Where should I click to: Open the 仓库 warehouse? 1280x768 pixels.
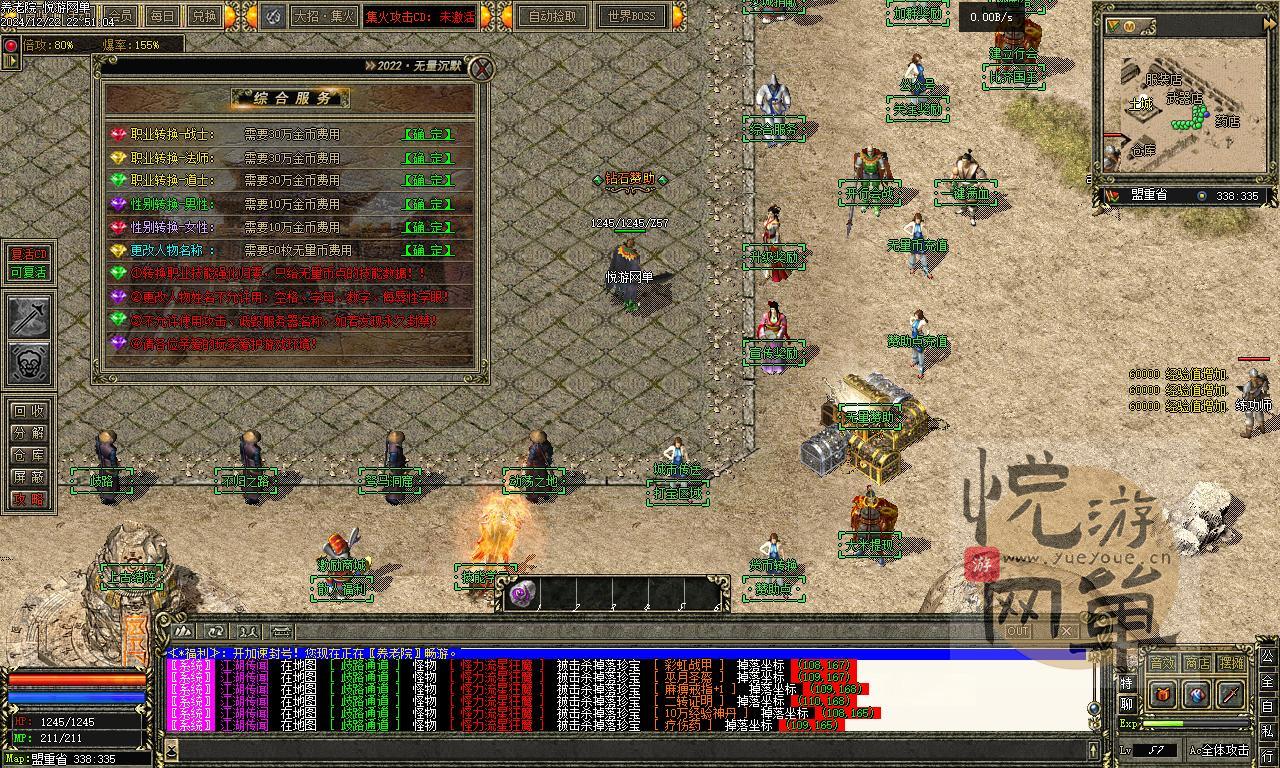[28, 455]
